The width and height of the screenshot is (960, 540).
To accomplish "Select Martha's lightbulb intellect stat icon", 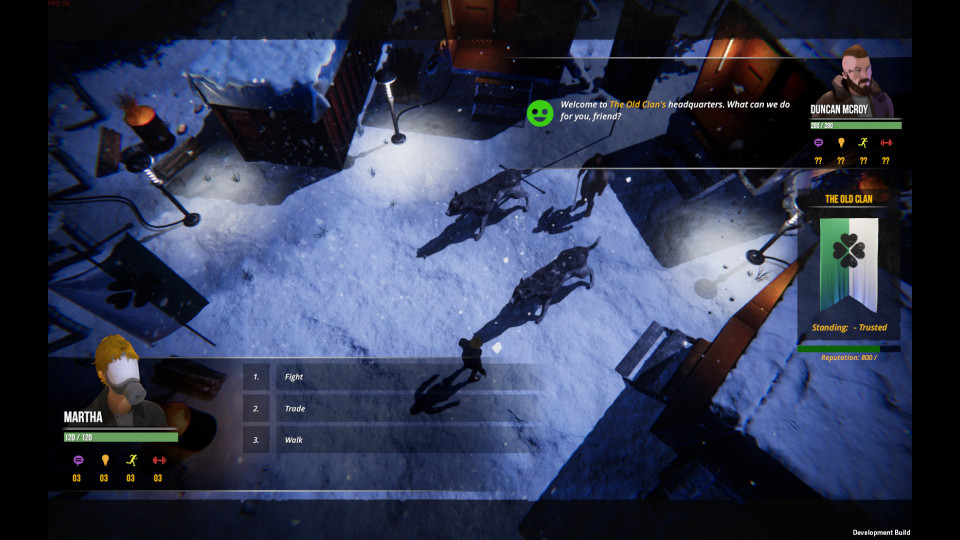I will point(104,461).
